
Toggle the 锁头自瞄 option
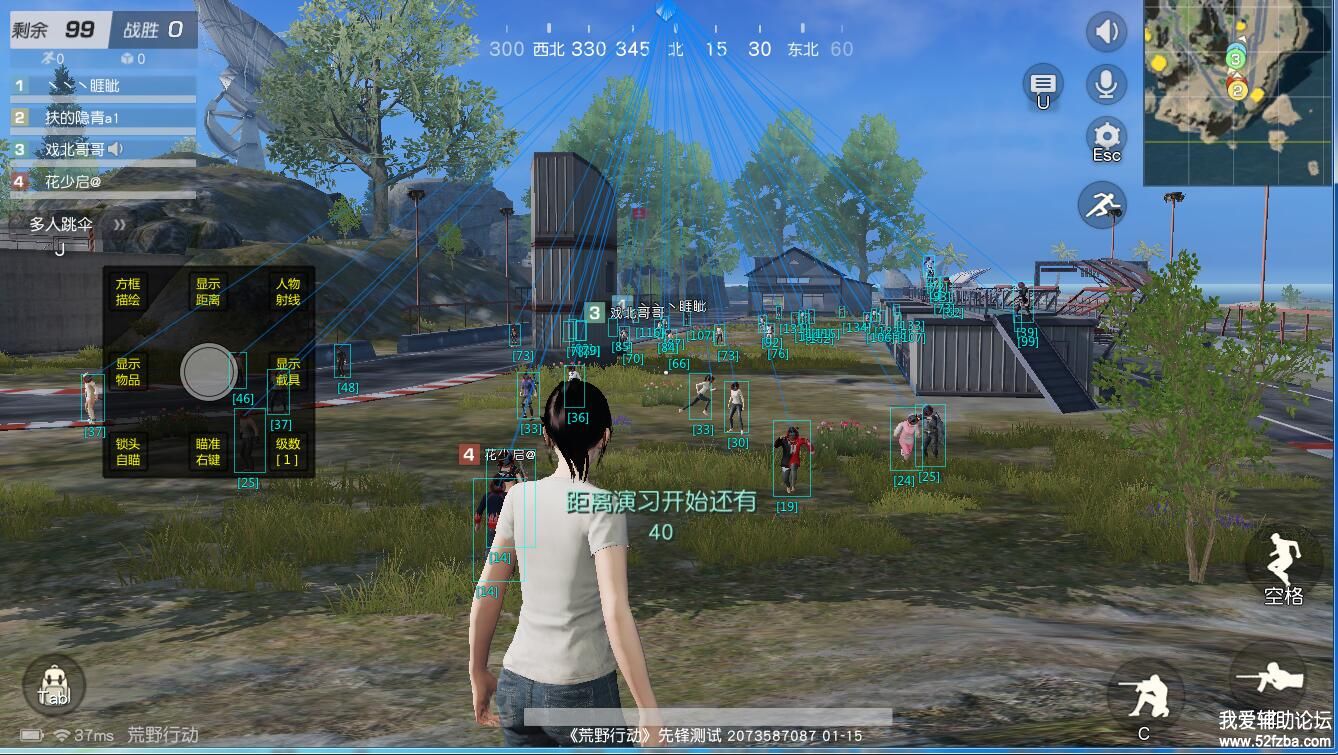click(128, 452)
